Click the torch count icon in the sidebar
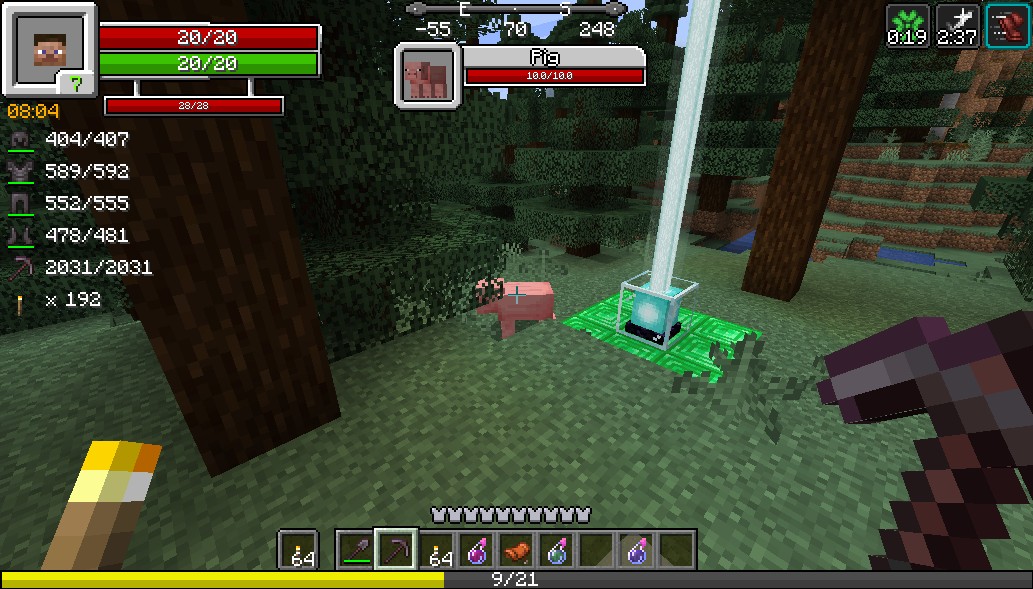The width and height of the screenshot is (1033, 589). [x=21, y=300]
